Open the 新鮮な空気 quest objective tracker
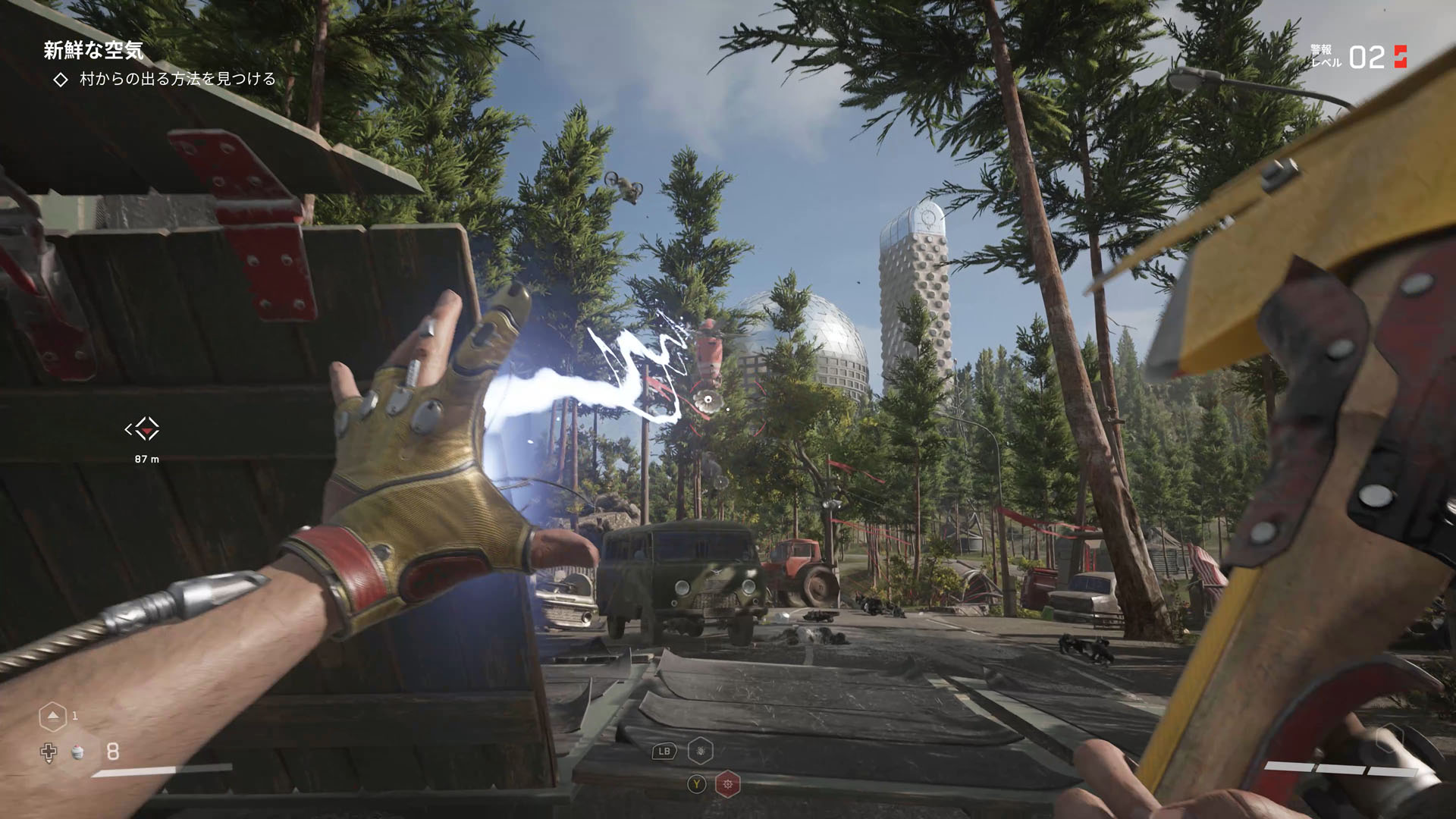 93,51
